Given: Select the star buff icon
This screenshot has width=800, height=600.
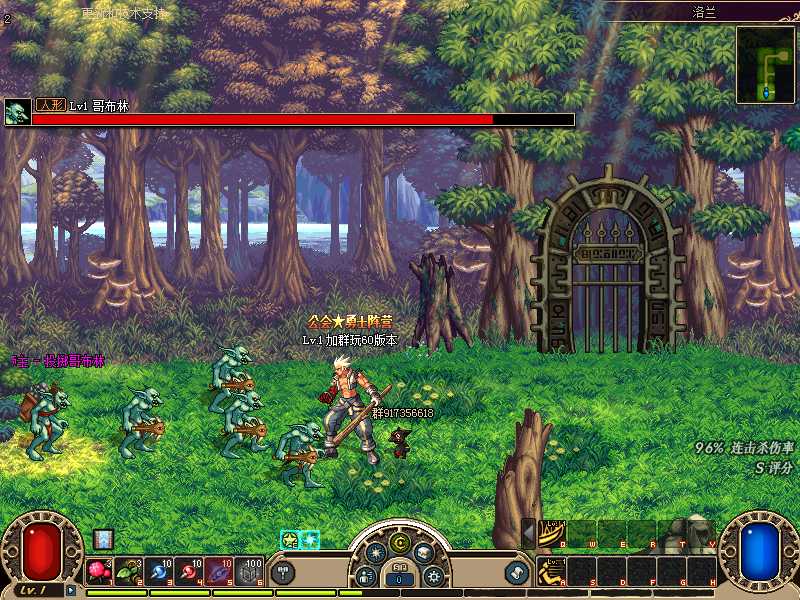Looking at the screenshot, I should [290, 539].
